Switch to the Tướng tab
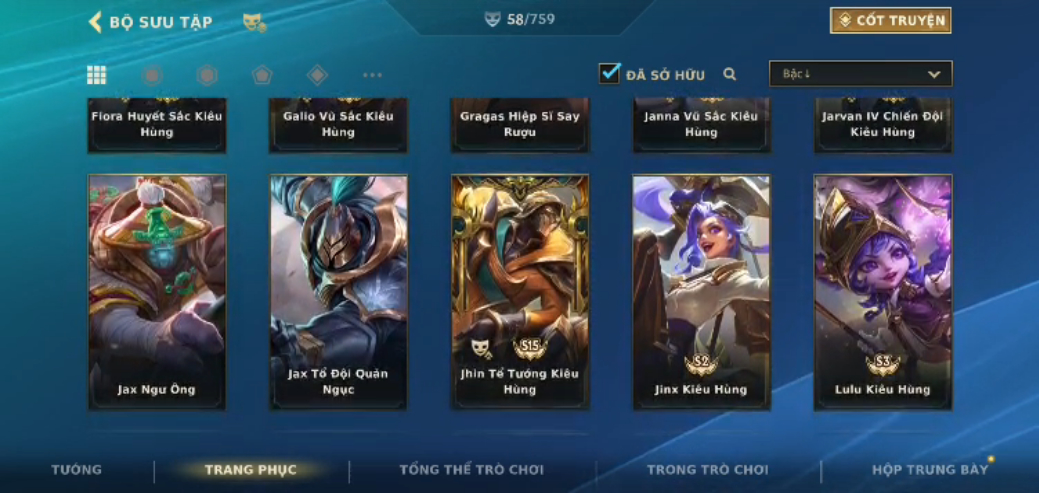The height and width of the screenshot is (493, 1039). click(77, 470)
